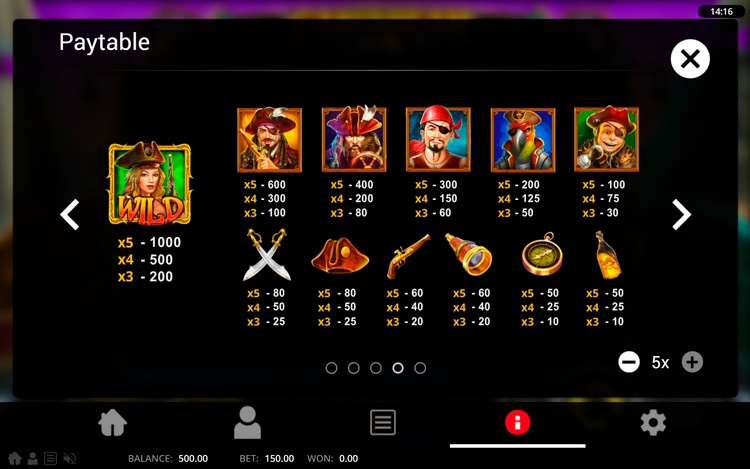The height and width of the screenshot is (469, 750).
Task: Increase the bet multiplier with plus
Action: (x=692, y=362)
